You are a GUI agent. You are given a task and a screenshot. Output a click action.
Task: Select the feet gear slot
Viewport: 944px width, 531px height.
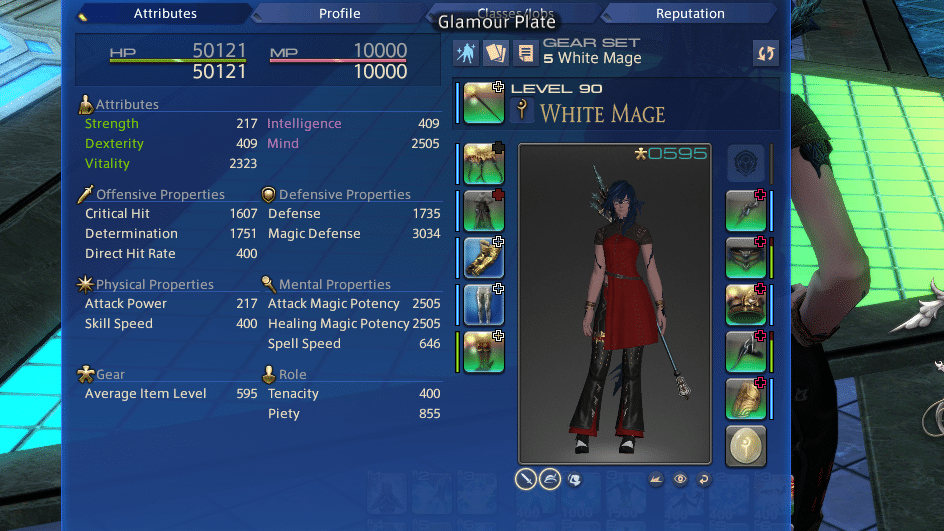click(483, 351)
